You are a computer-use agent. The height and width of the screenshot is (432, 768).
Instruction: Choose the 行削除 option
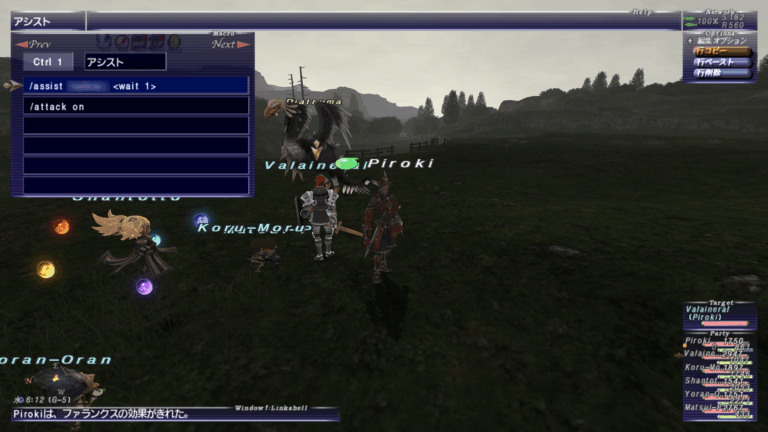722,73
